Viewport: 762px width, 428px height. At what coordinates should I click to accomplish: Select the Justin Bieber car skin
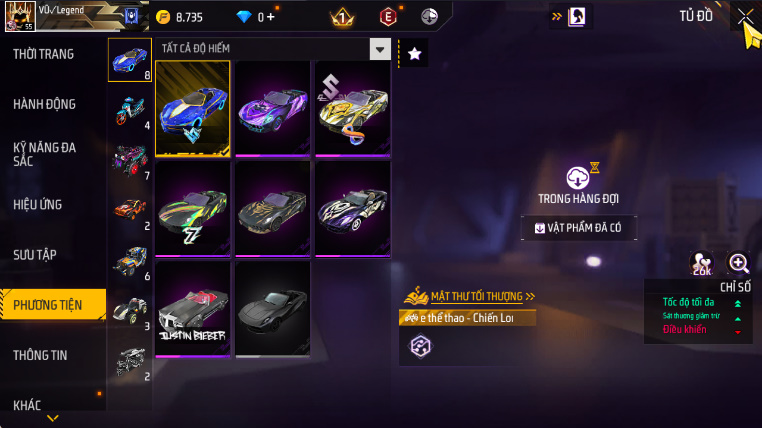pos(193,307)
